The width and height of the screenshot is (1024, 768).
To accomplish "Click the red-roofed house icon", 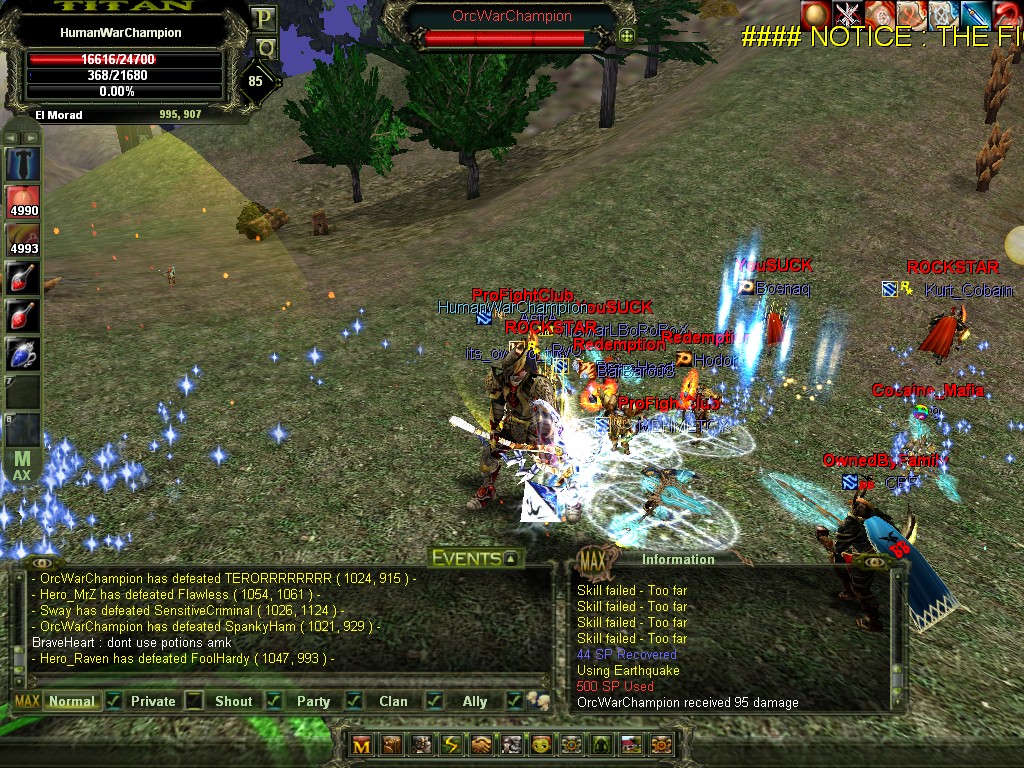I will click(631, 745).
